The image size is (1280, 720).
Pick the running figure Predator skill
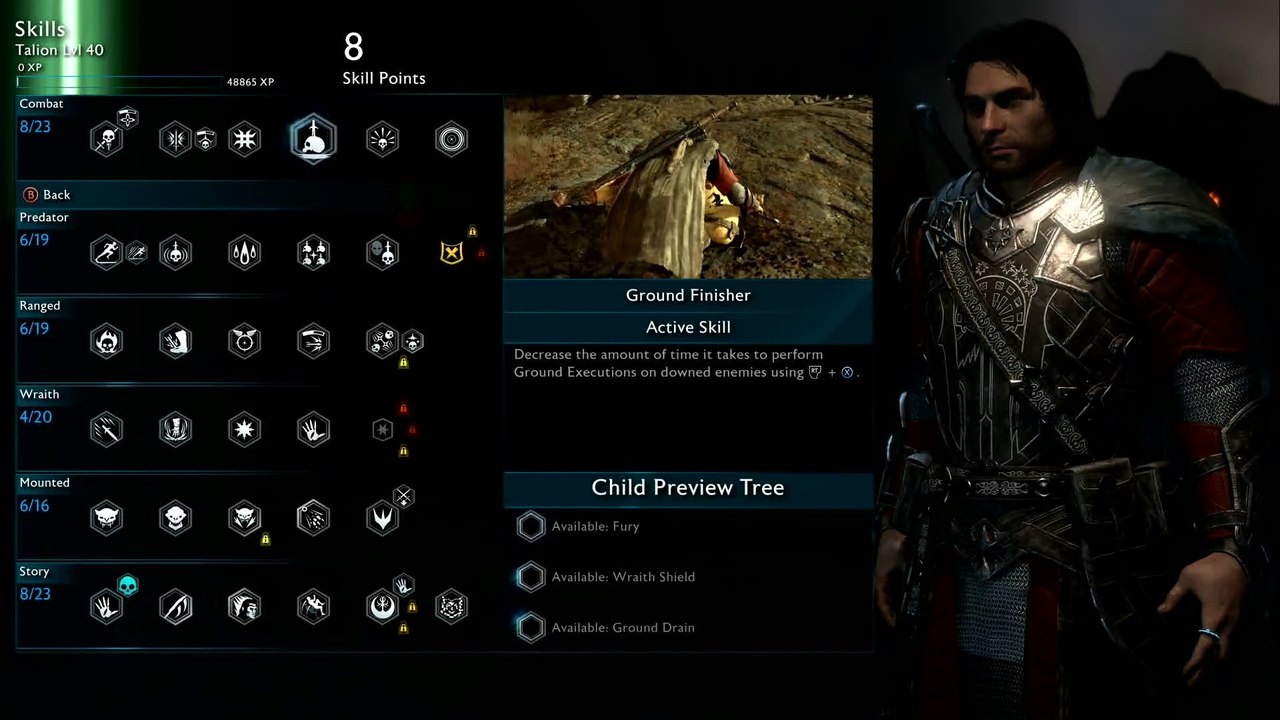[x=106, y=252]
